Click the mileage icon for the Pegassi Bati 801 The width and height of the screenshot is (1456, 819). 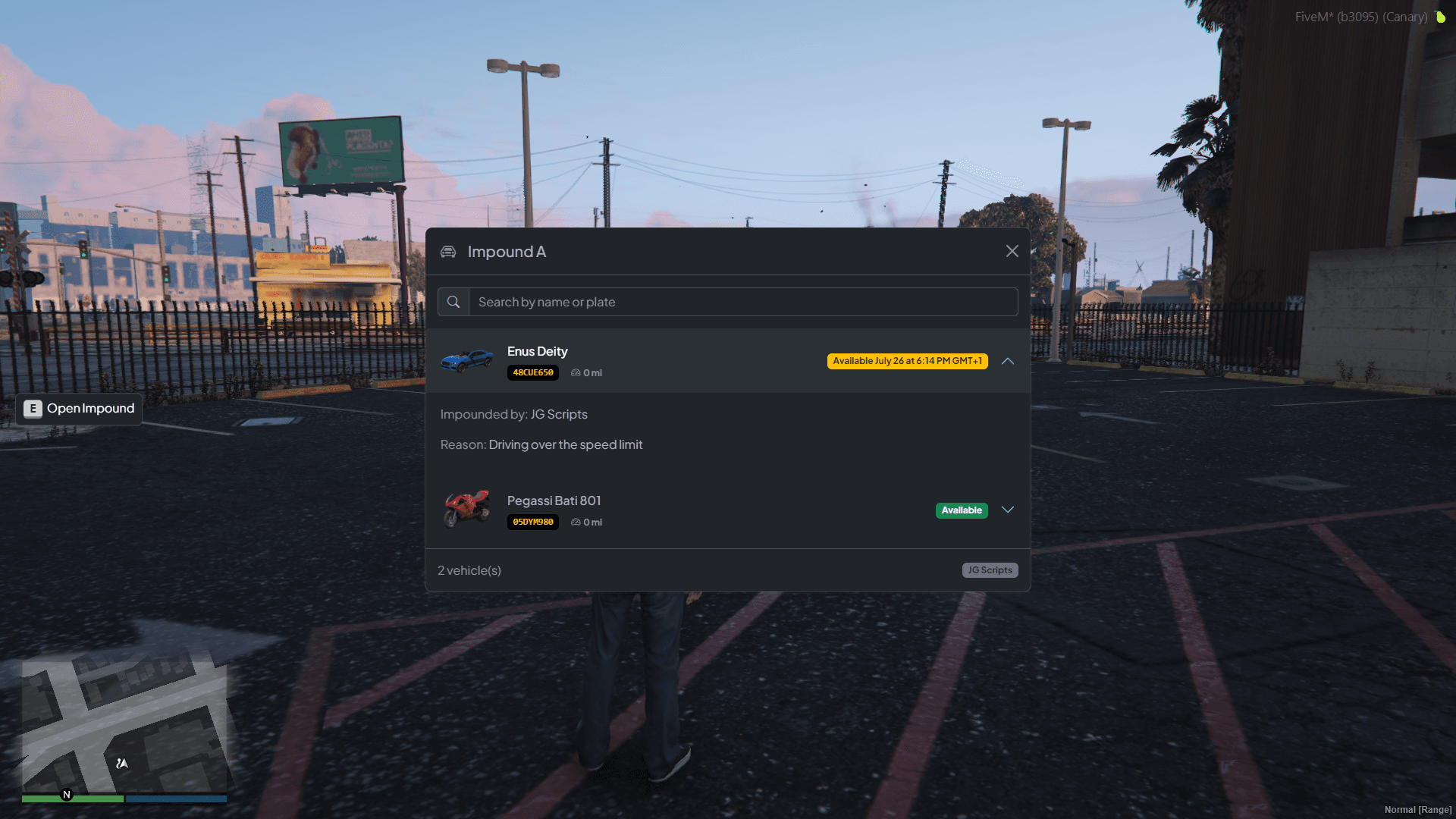point(574,522)
